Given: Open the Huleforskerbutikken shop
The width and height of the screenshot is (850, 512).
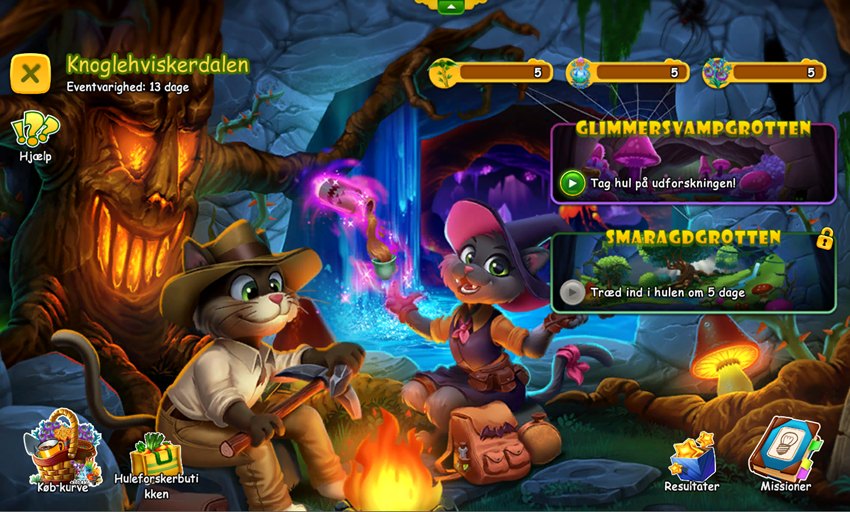Looking at the screenshot, I should pos(156,459).
